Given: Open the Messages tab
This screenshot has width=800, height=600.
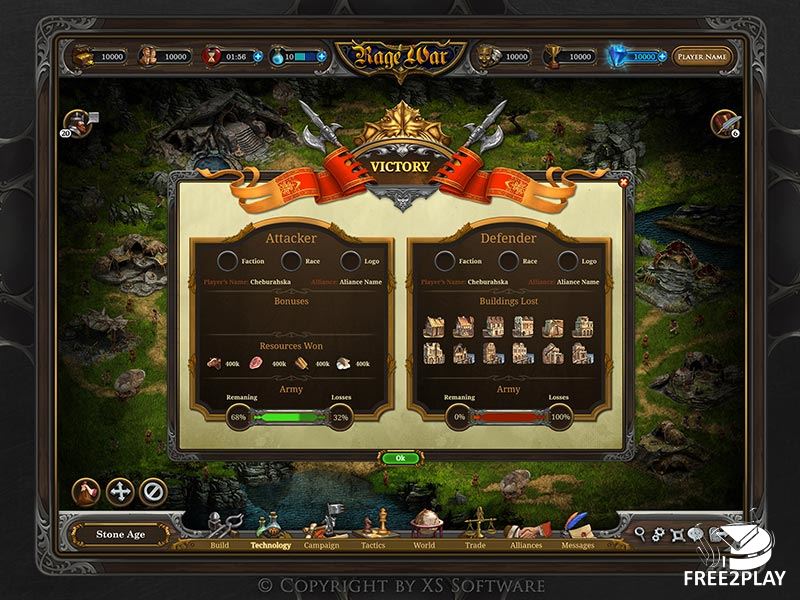Looking at the screenshot, I should pyautogui.click(x=578, y=545).
